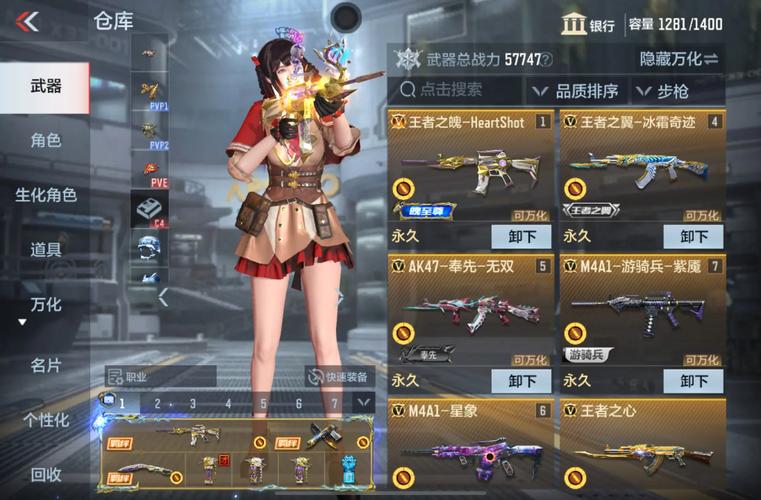Viewport: 761px width, 500px height.
Task: Open the 银行 bank
Action: [x=588, y=25]
